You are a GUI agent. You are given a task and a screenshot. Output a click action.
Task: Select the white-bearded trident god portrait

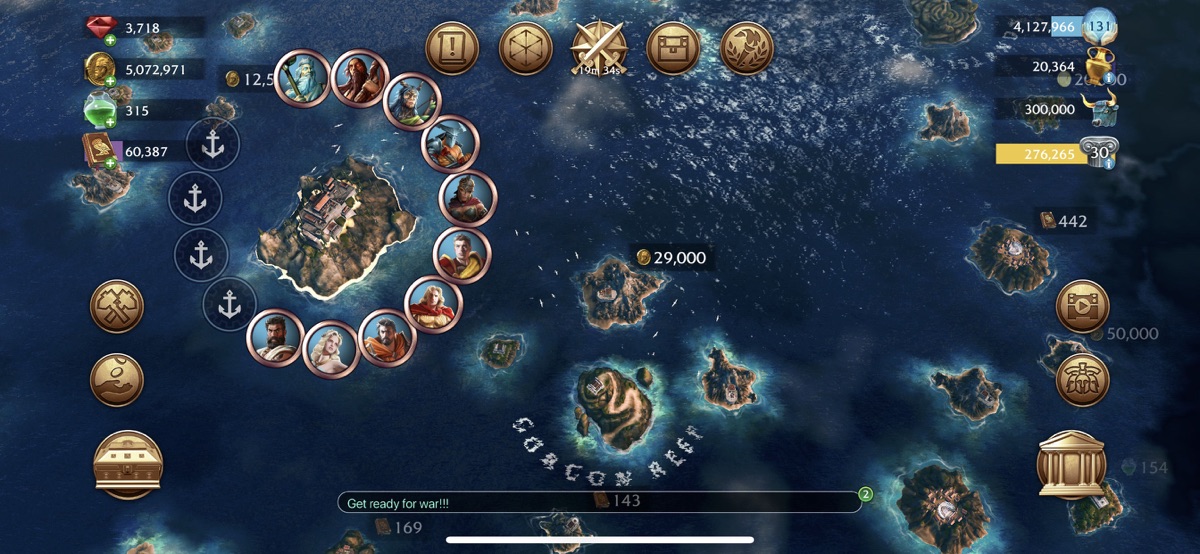(x=301, y=76)
